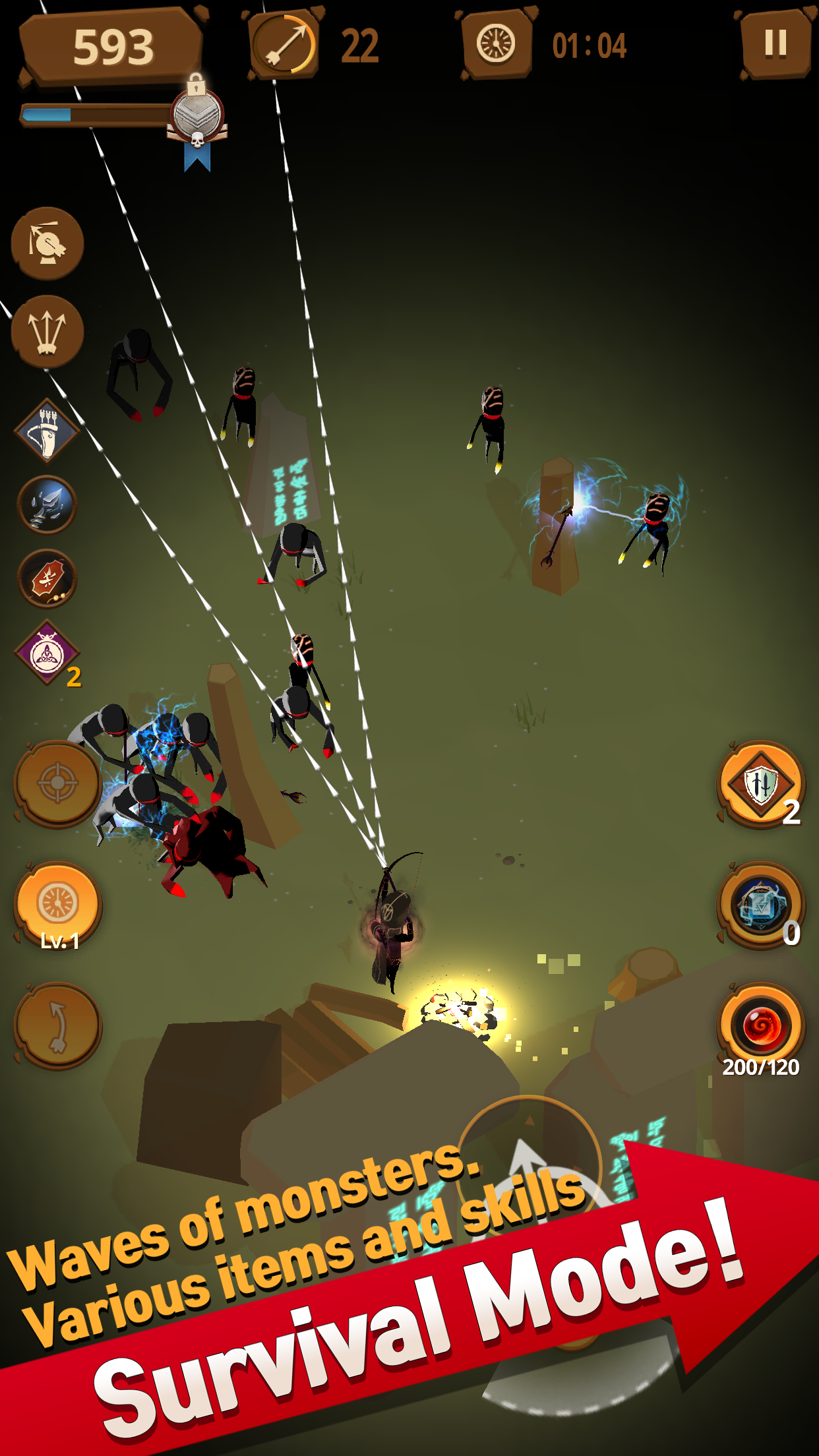Viewport: 819px width, 1456px height.
Task: Pause the game
Action: click(x=775, y=44)
